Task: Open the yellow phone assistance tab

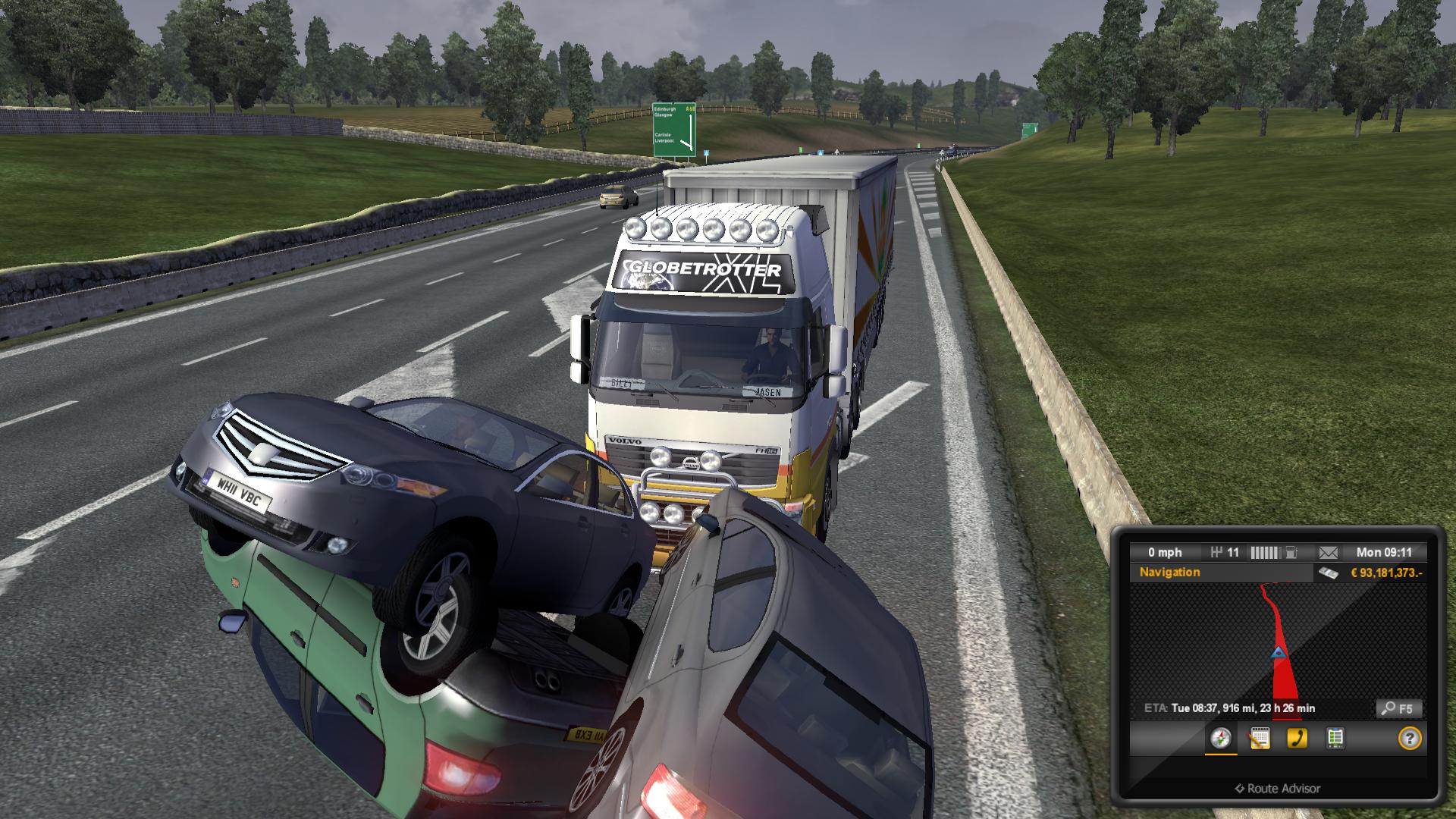Action: pyautogui.click(x=1297, y=738)
